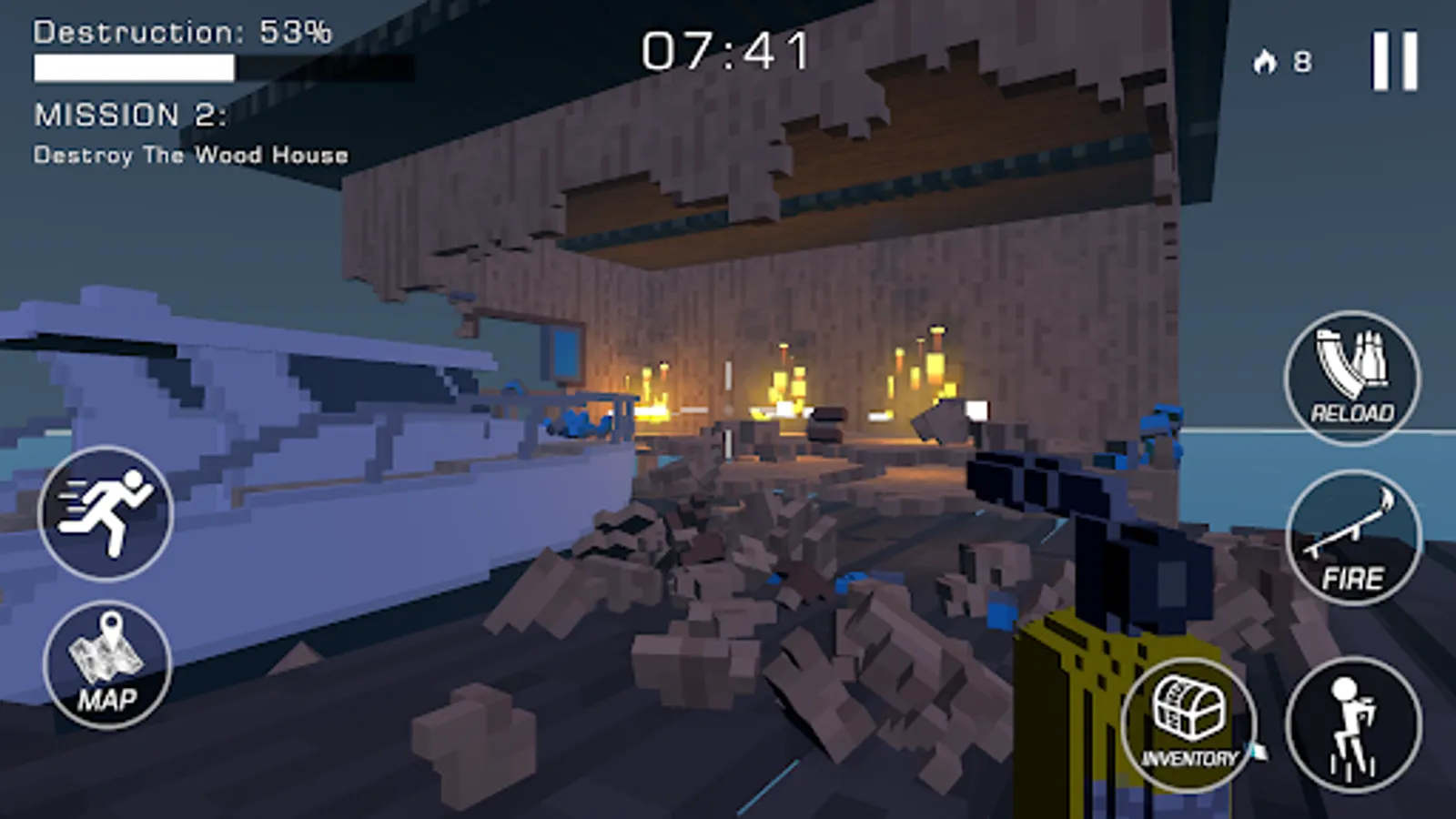Tap the flame counter icon showing 8

(1264, 58)
